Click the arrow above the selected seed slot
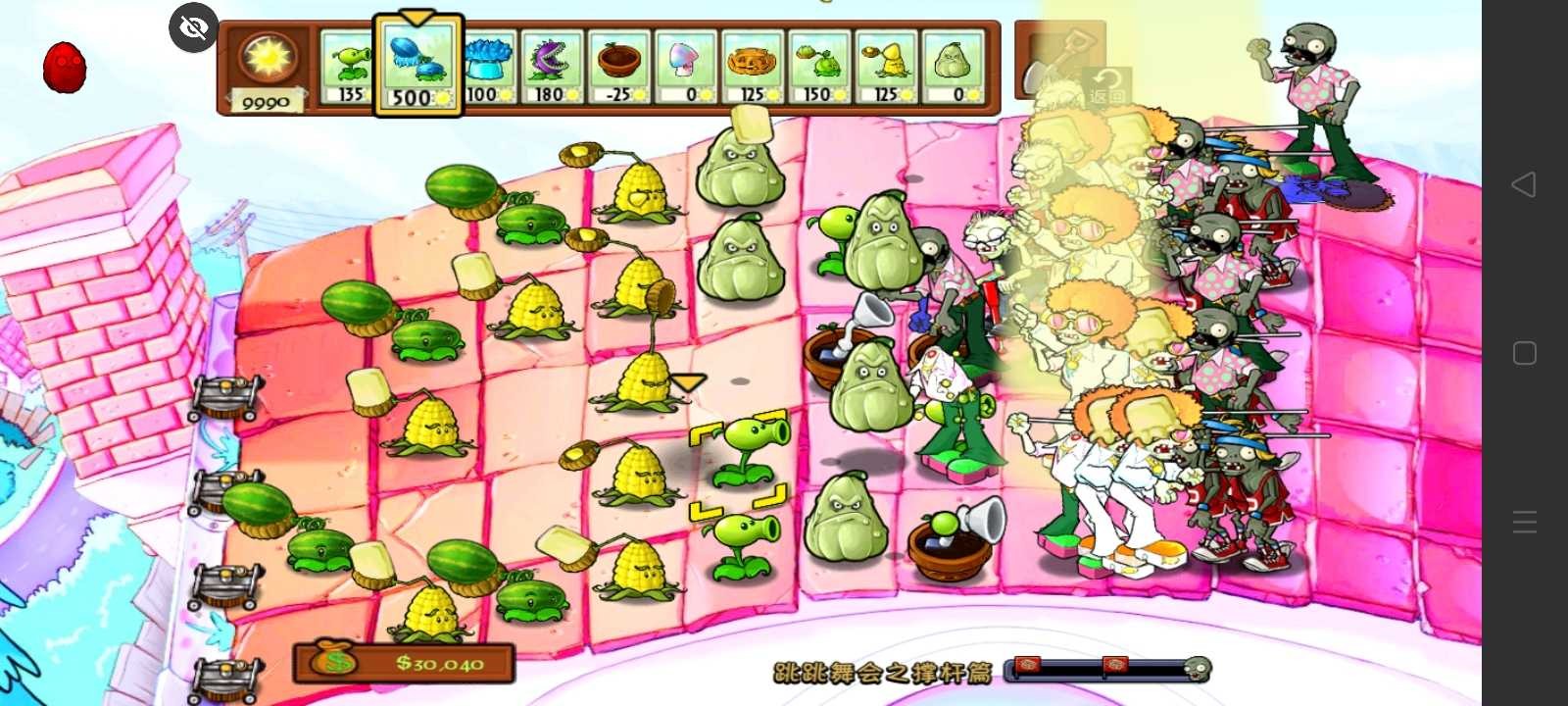 [416, 16]
